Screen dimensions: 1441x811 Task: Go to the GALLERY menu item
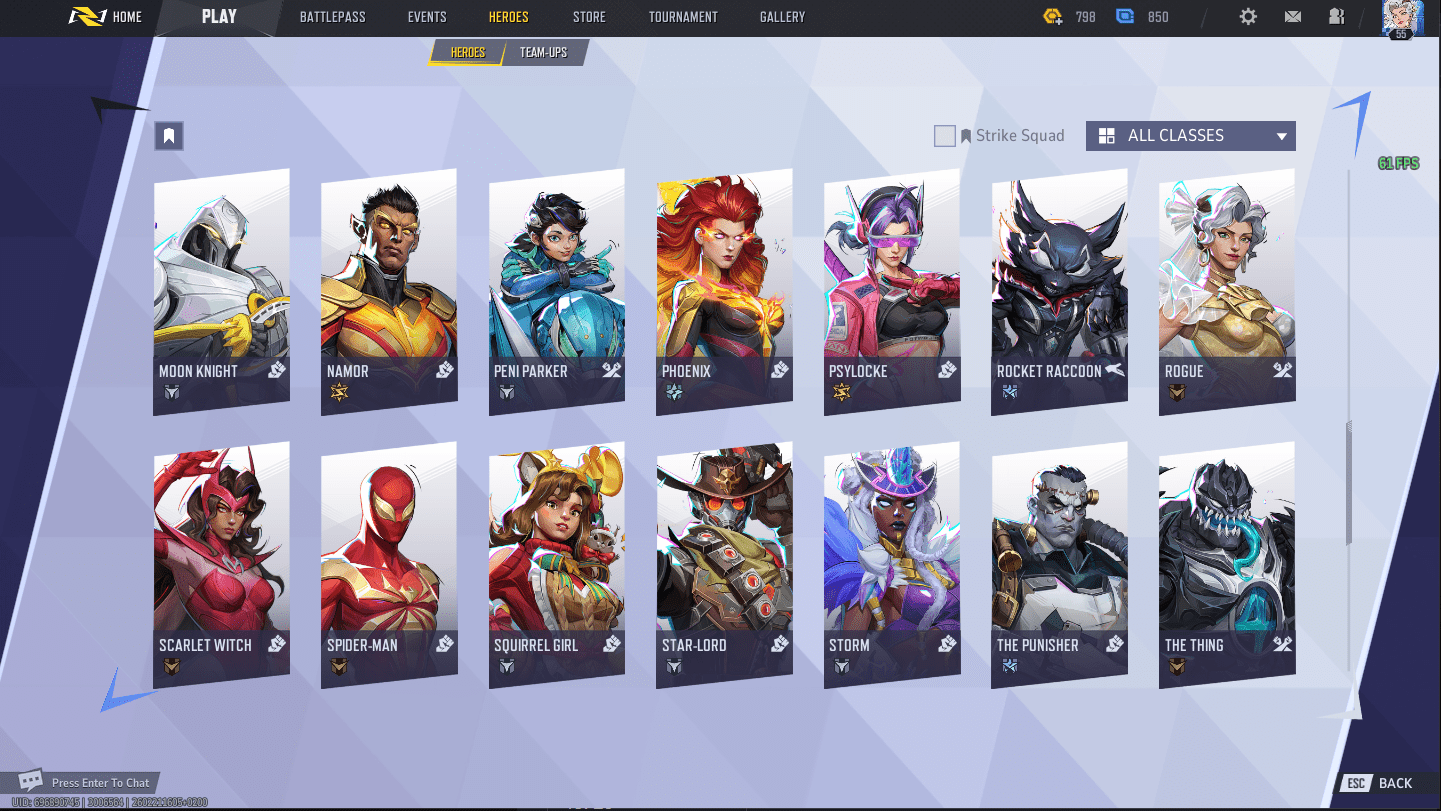point(781,17)
